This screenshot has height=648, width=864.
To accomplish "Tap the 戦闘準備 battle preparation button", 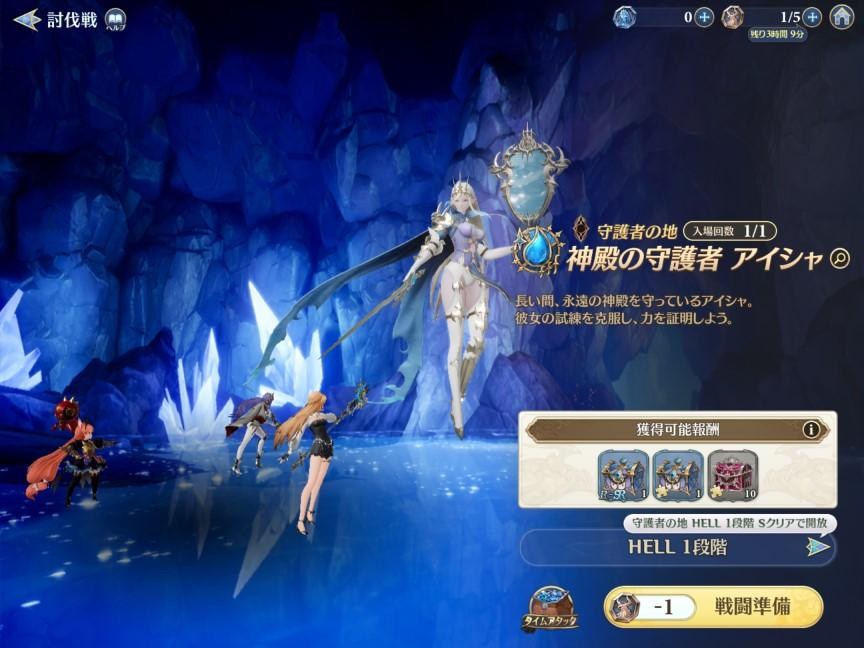I will point(714,607).
